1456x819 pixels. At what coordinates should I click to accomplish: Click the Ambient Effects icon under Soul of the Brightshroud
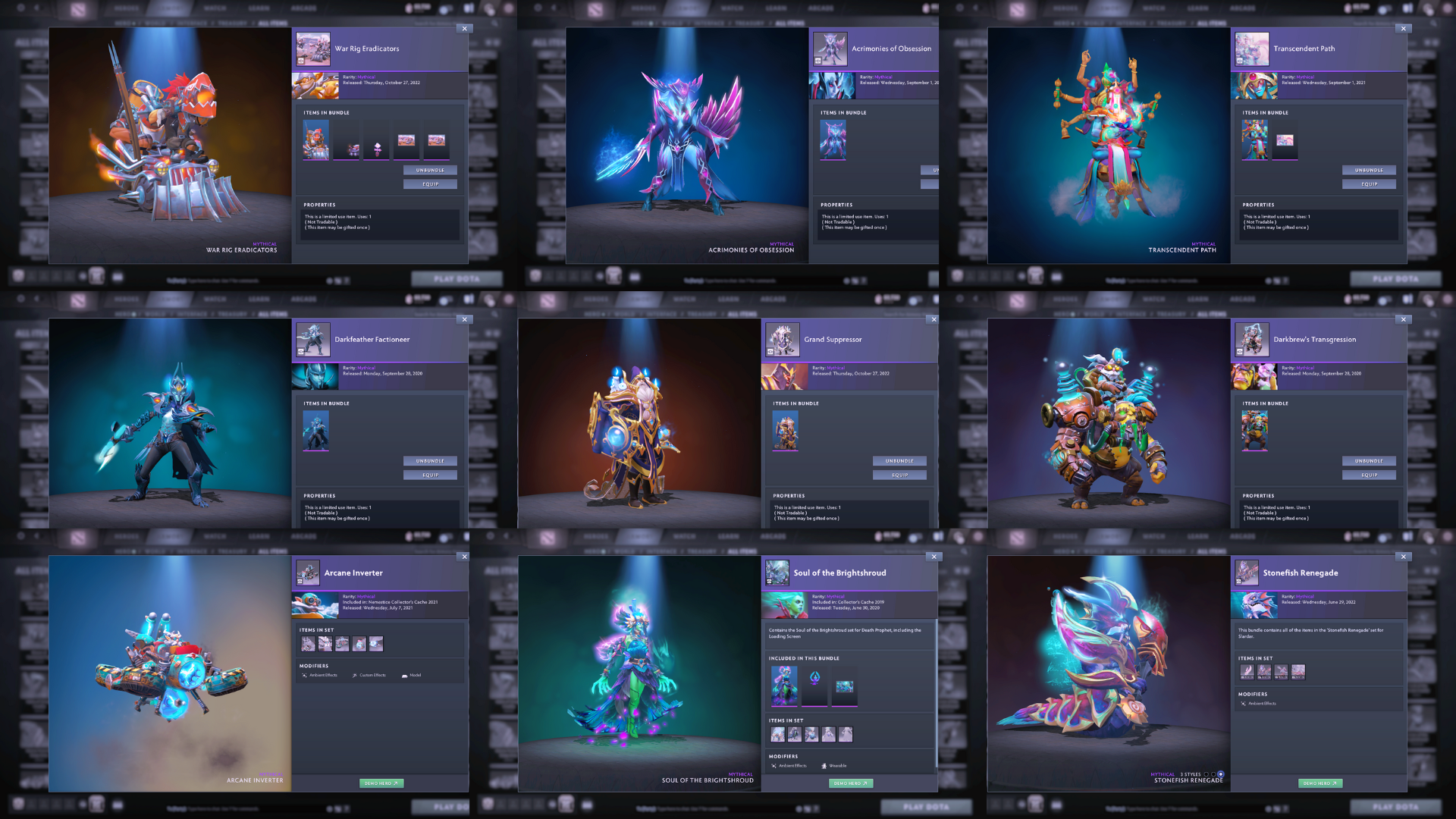(x=773, y=766)
